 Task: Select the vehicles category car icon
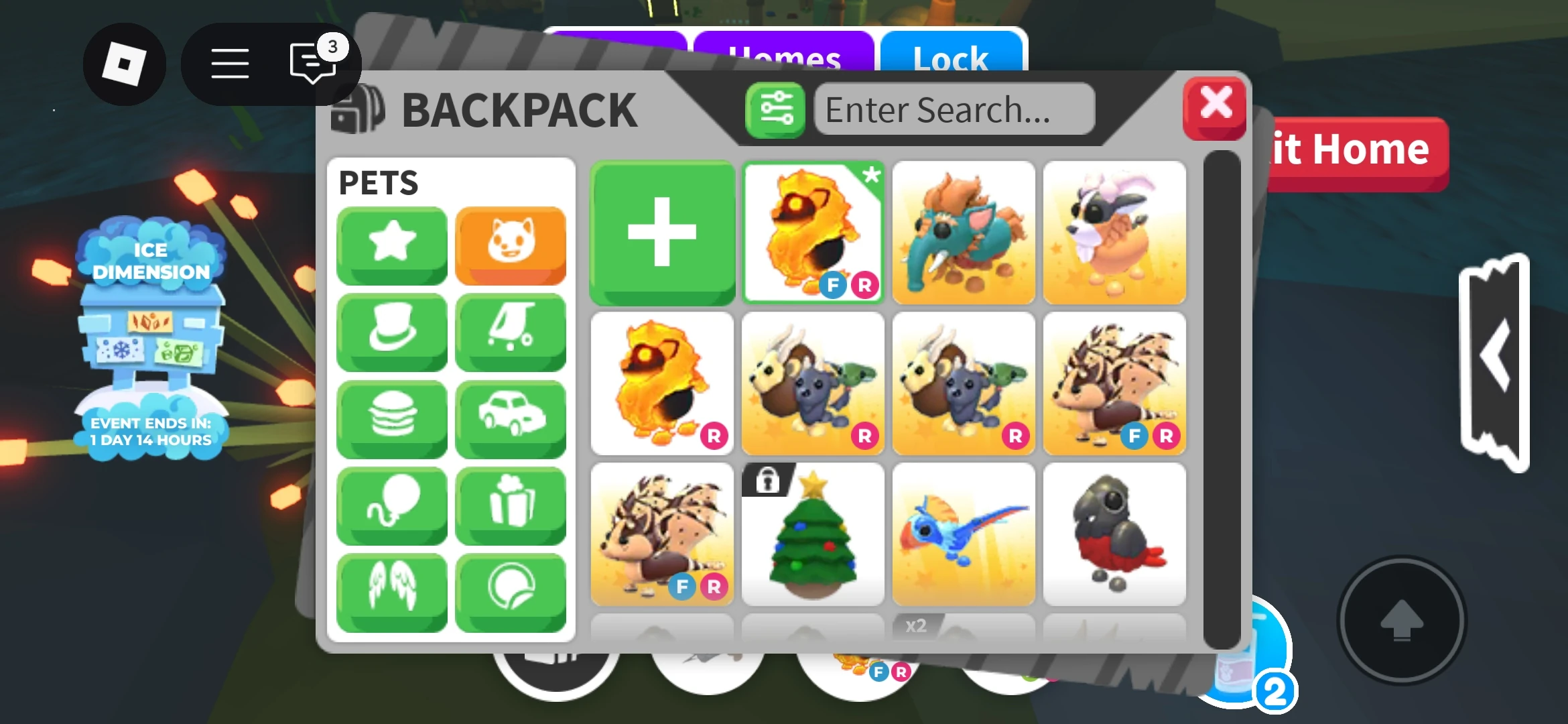coord(511,418)
